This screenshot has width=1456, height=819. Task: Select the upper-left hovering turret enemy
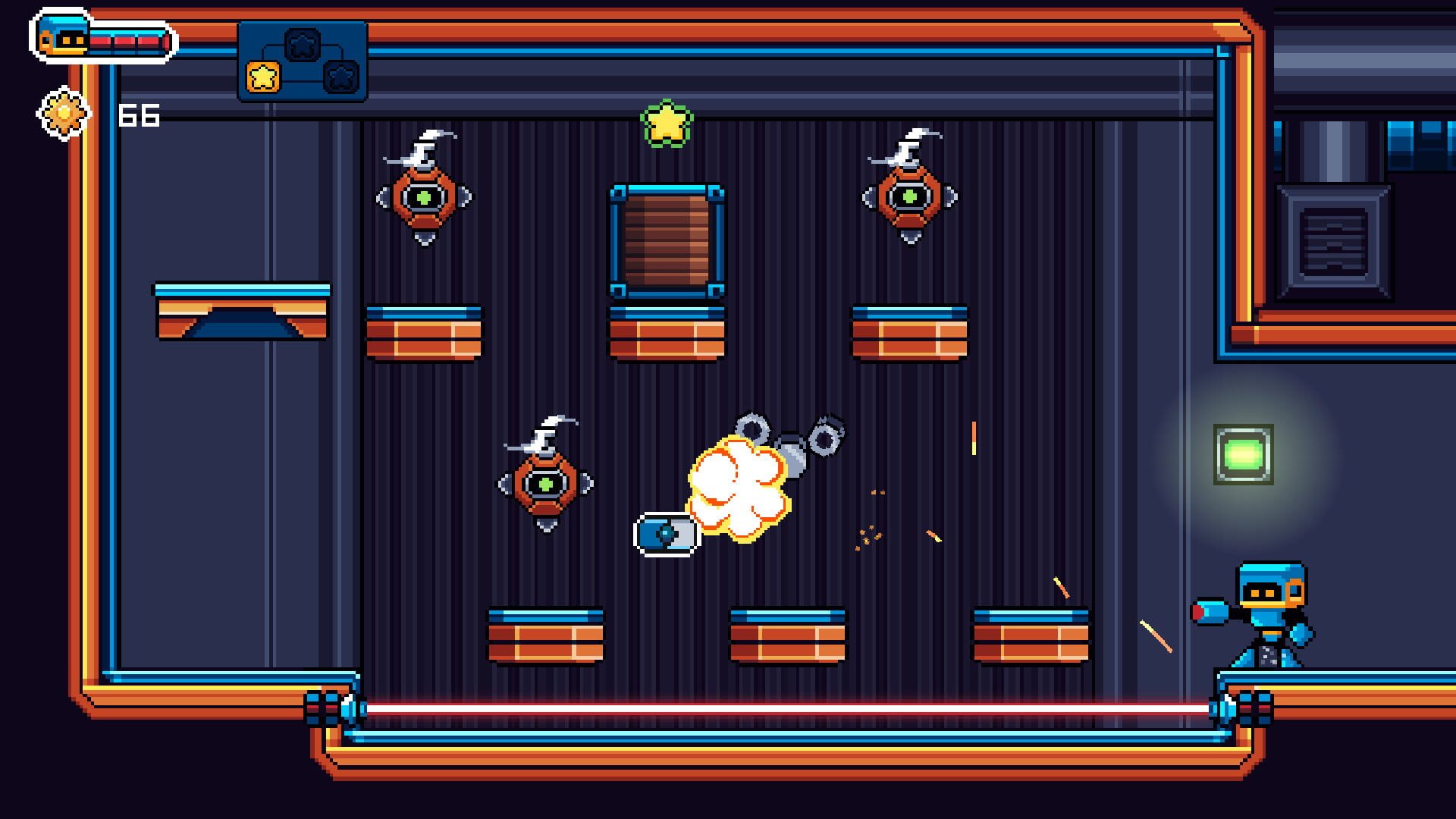pos(423,199)
